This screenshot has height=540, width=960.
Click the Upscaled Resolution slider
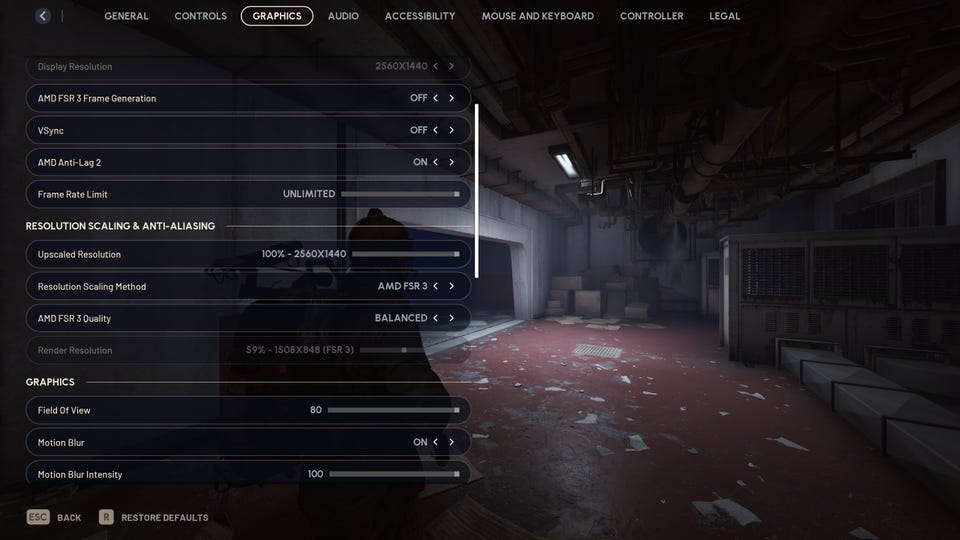coord(405,254)
